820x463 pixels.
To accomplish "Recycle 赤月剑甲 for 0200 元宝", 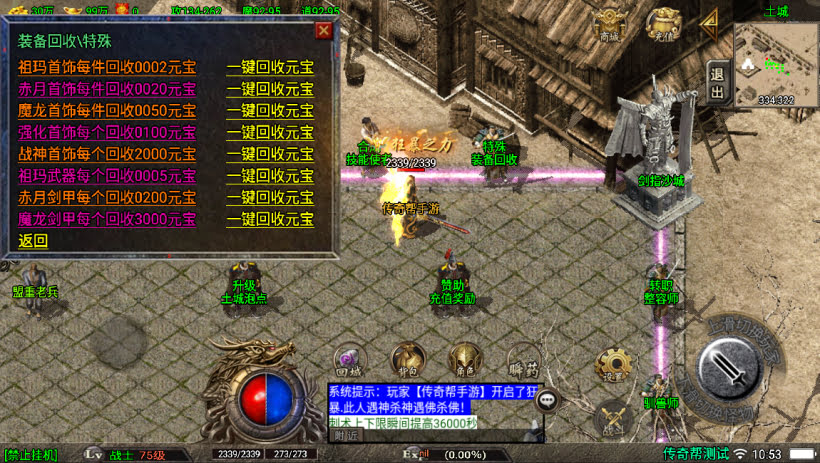I will coord(270,197).
